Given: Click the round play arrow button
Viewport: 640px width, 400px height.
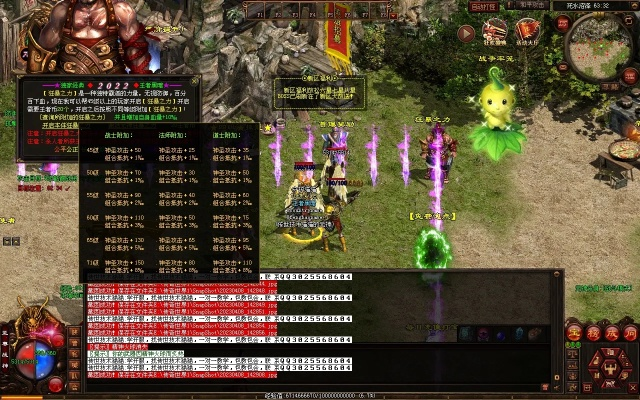Looking at the screenshot, I should [x=466, y=32].
